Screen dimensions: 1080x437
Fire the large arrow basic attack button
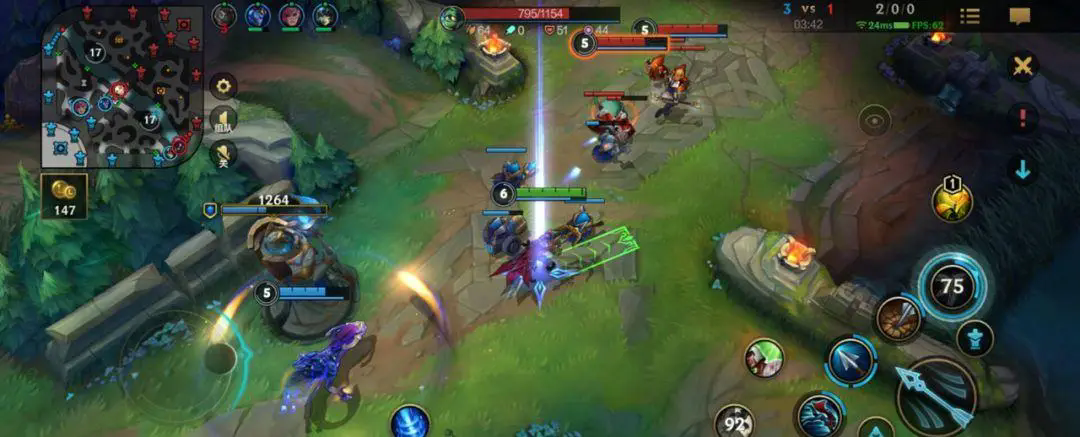(935, 396)
